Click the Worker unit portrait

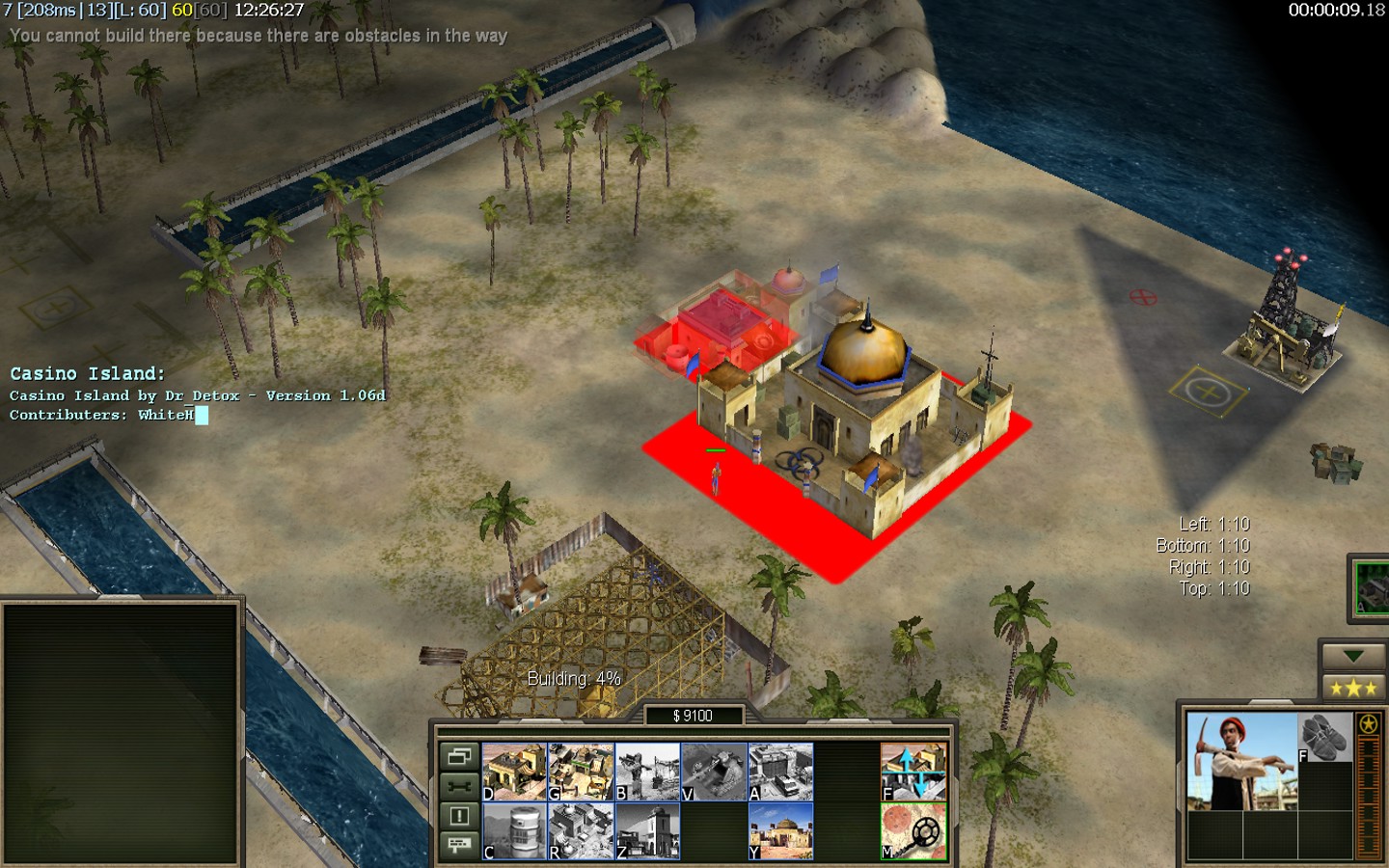[x=1240, y=761]
